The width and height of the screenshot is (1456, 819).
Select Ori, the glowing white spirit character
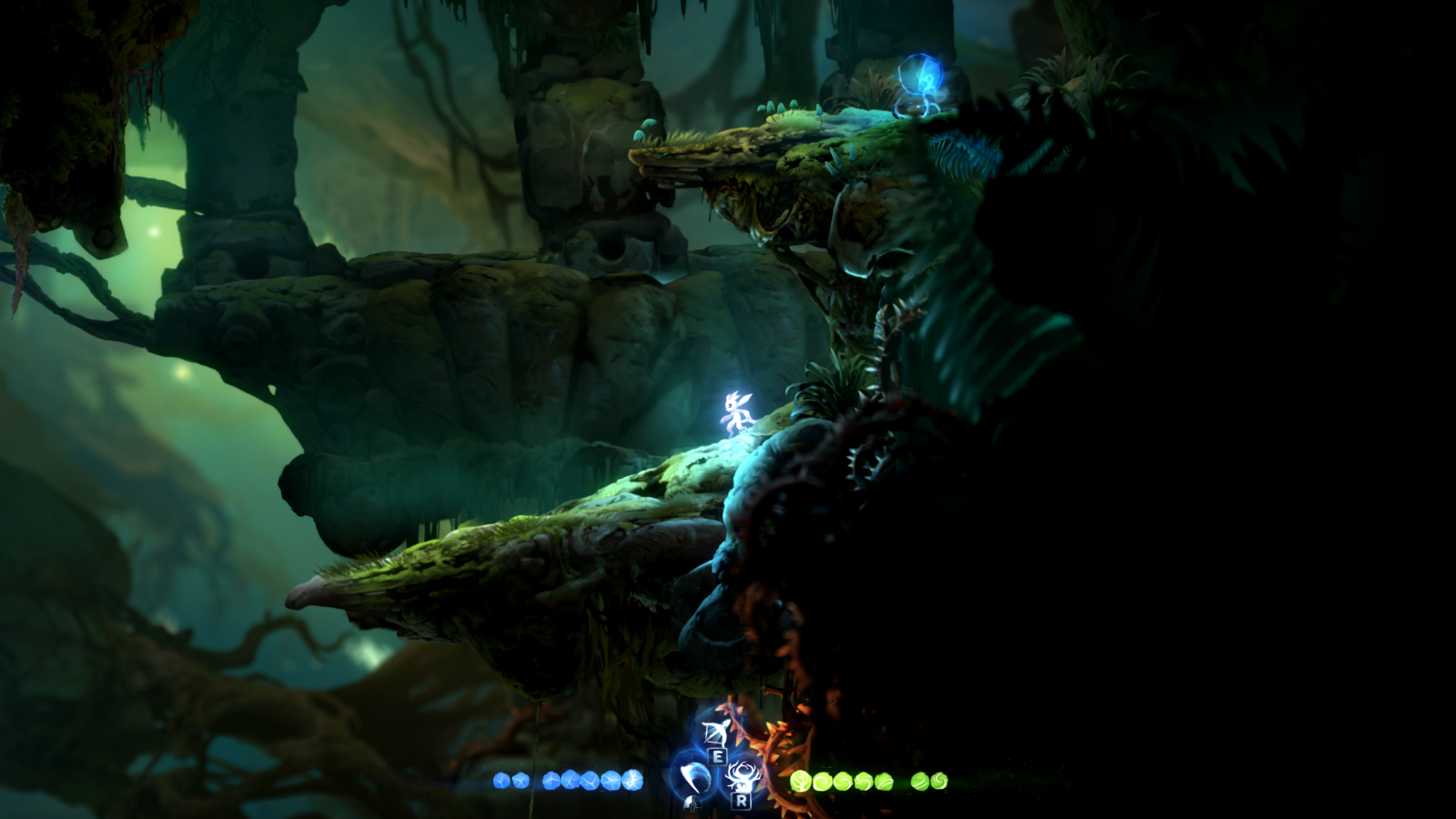735,411
